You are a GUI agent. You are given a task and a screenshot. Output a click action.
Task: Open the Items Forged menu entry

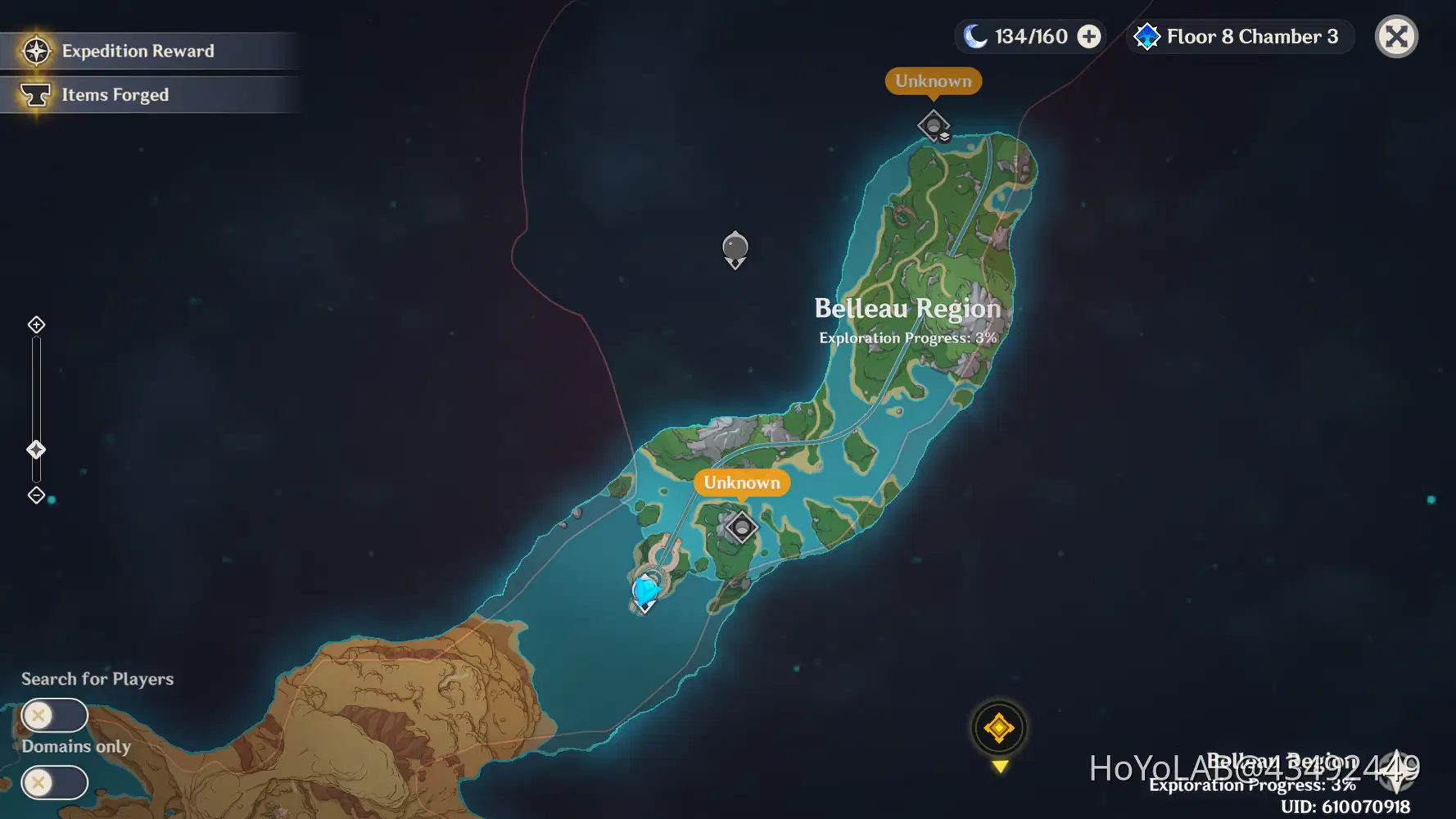[115, 94]
